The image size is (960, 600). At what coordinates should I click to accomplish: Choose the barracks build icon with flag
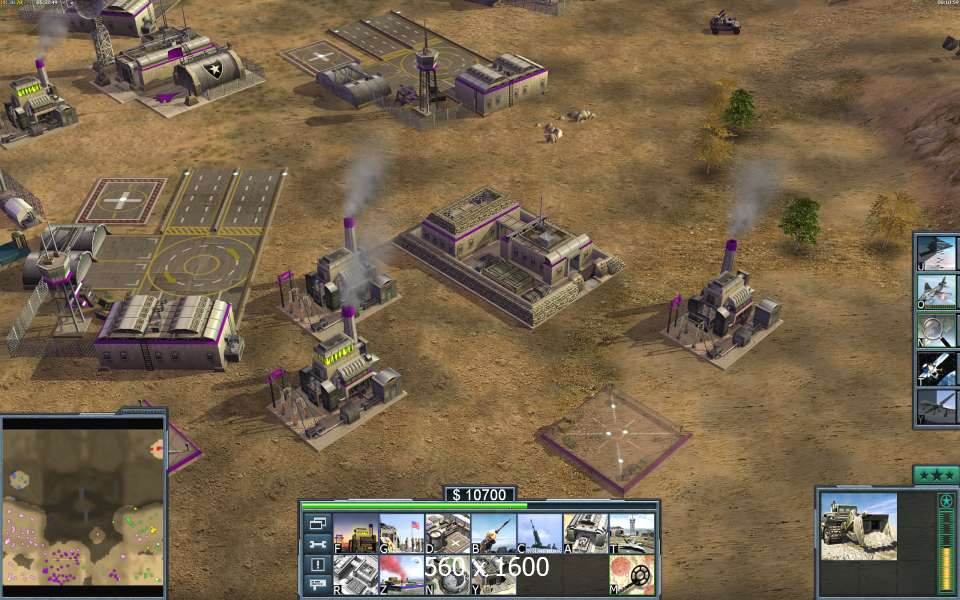pos(402,533)
